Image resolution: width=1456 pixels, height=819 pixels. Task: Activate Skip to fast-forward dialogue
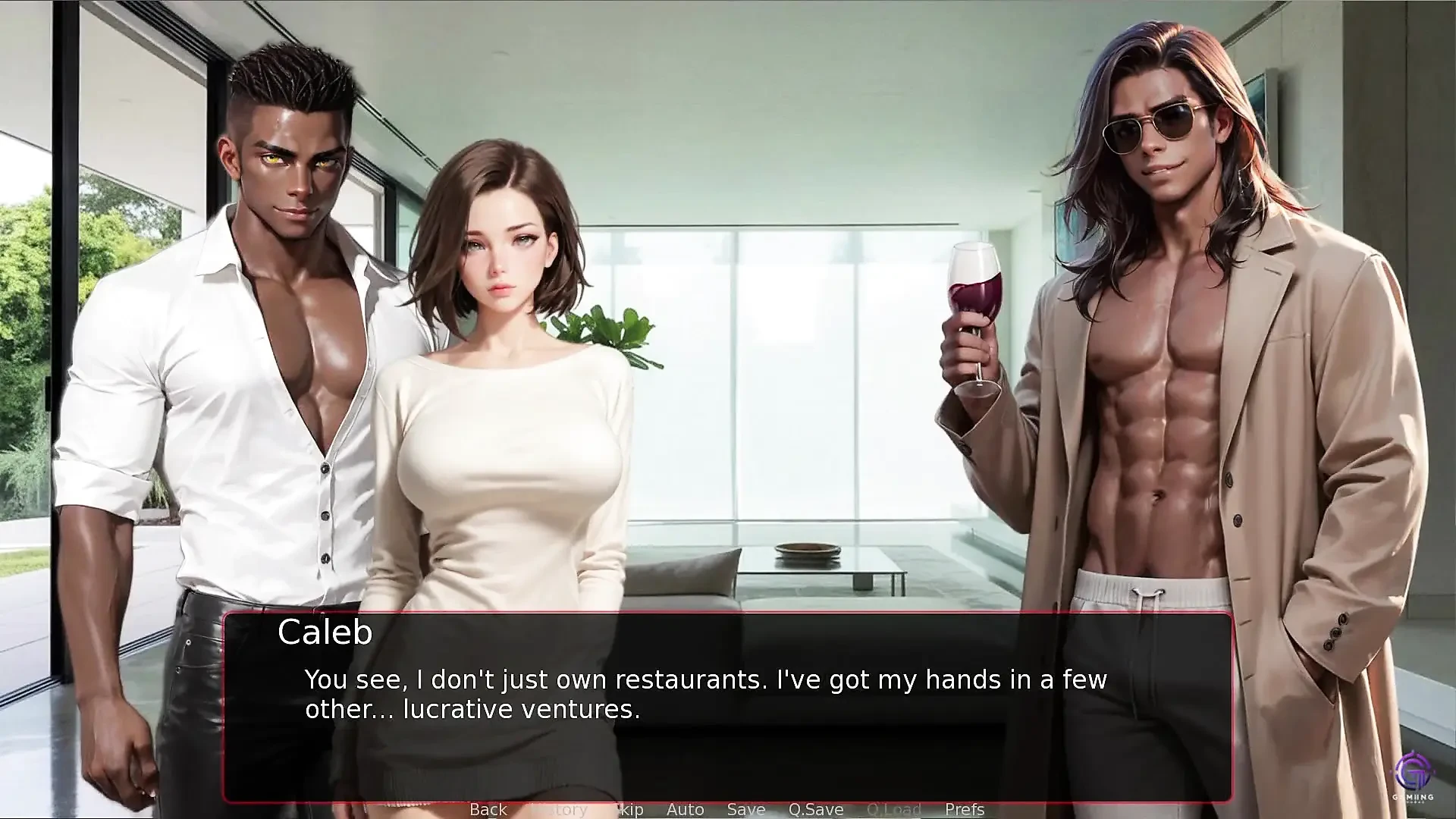click(629, 809)
